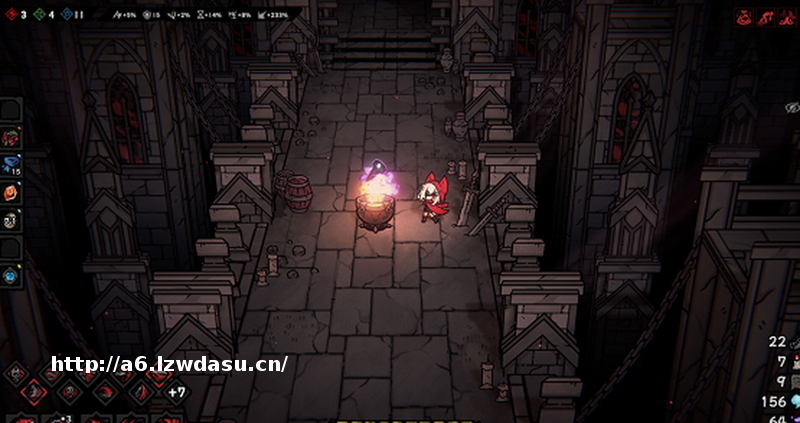Select the middle red status icon top-right
Screen dimensions: 800x423
[765, 17]
